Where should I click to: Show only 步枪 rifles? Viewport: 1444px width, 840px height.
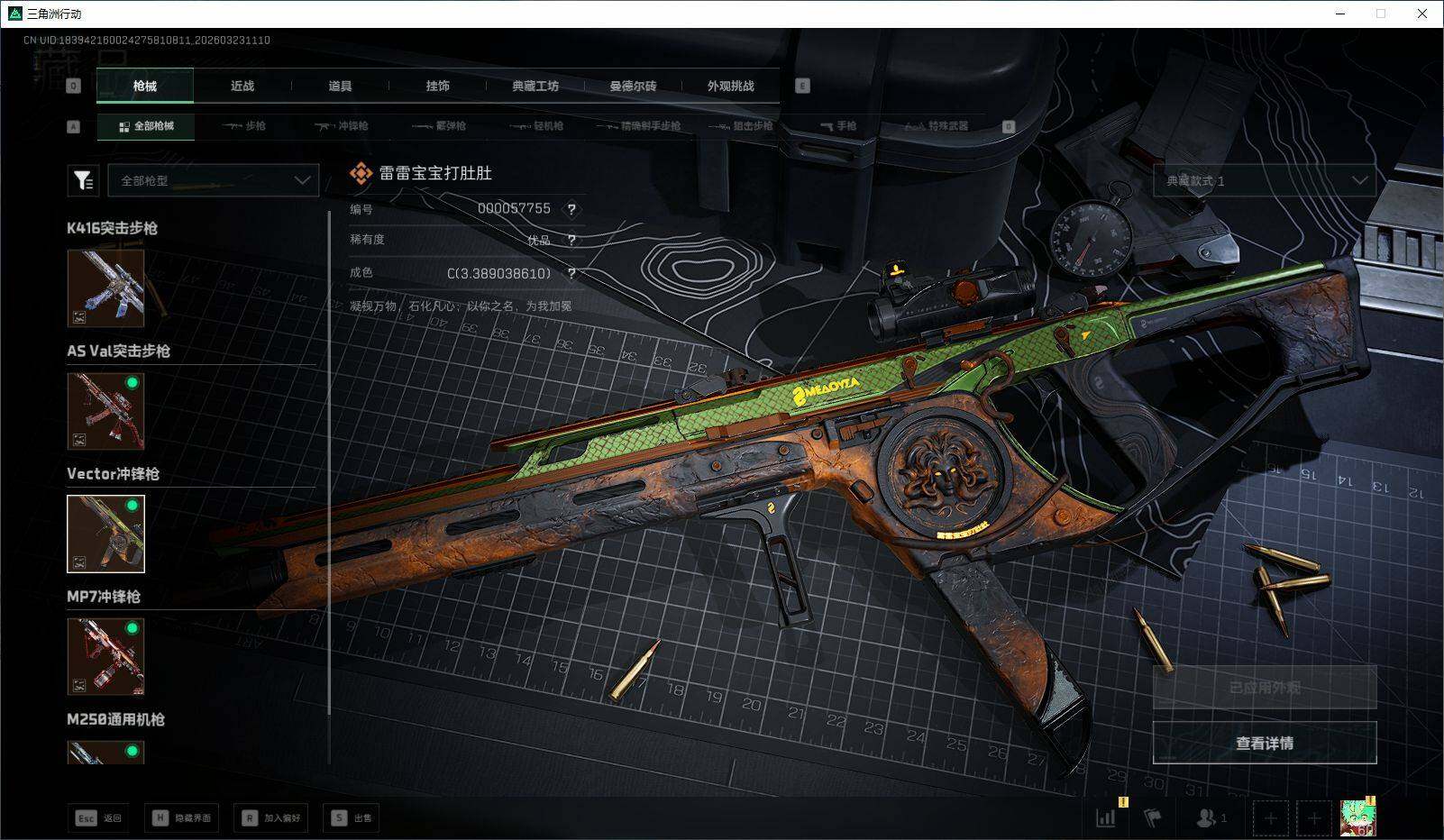coord(244,126)
